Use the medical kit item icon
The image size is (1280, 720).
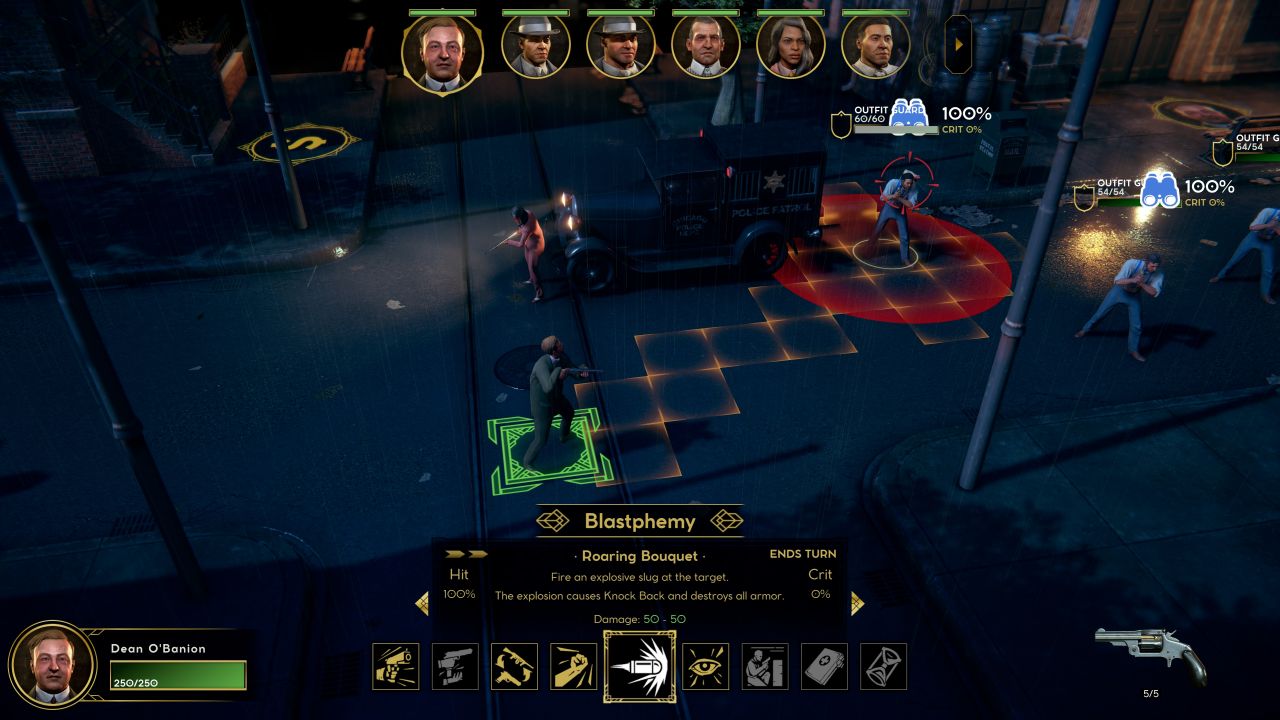(824, 666)
